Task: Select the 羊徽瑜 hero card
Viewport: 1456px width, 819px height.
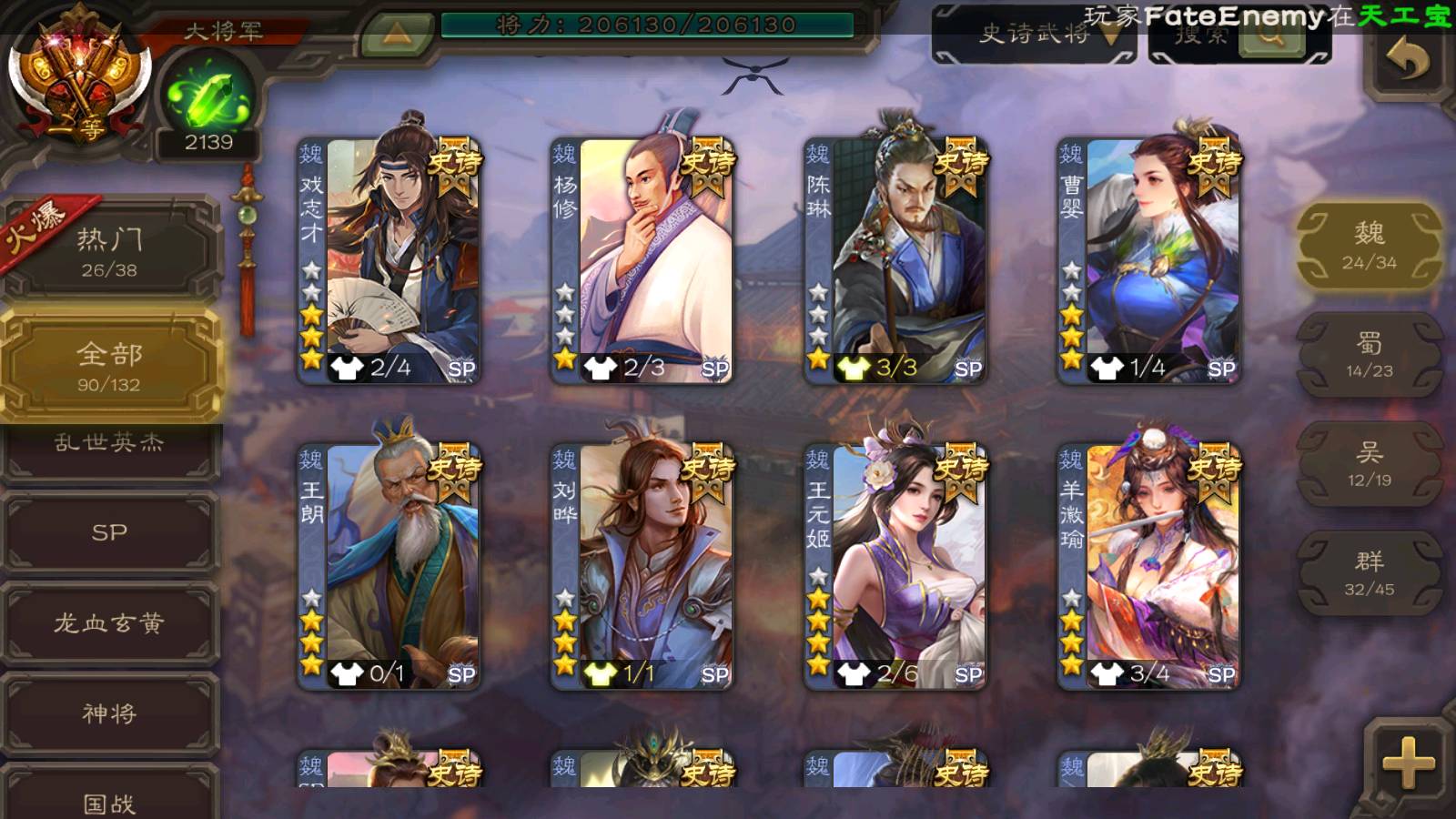Action: (x=1148, y=566)
